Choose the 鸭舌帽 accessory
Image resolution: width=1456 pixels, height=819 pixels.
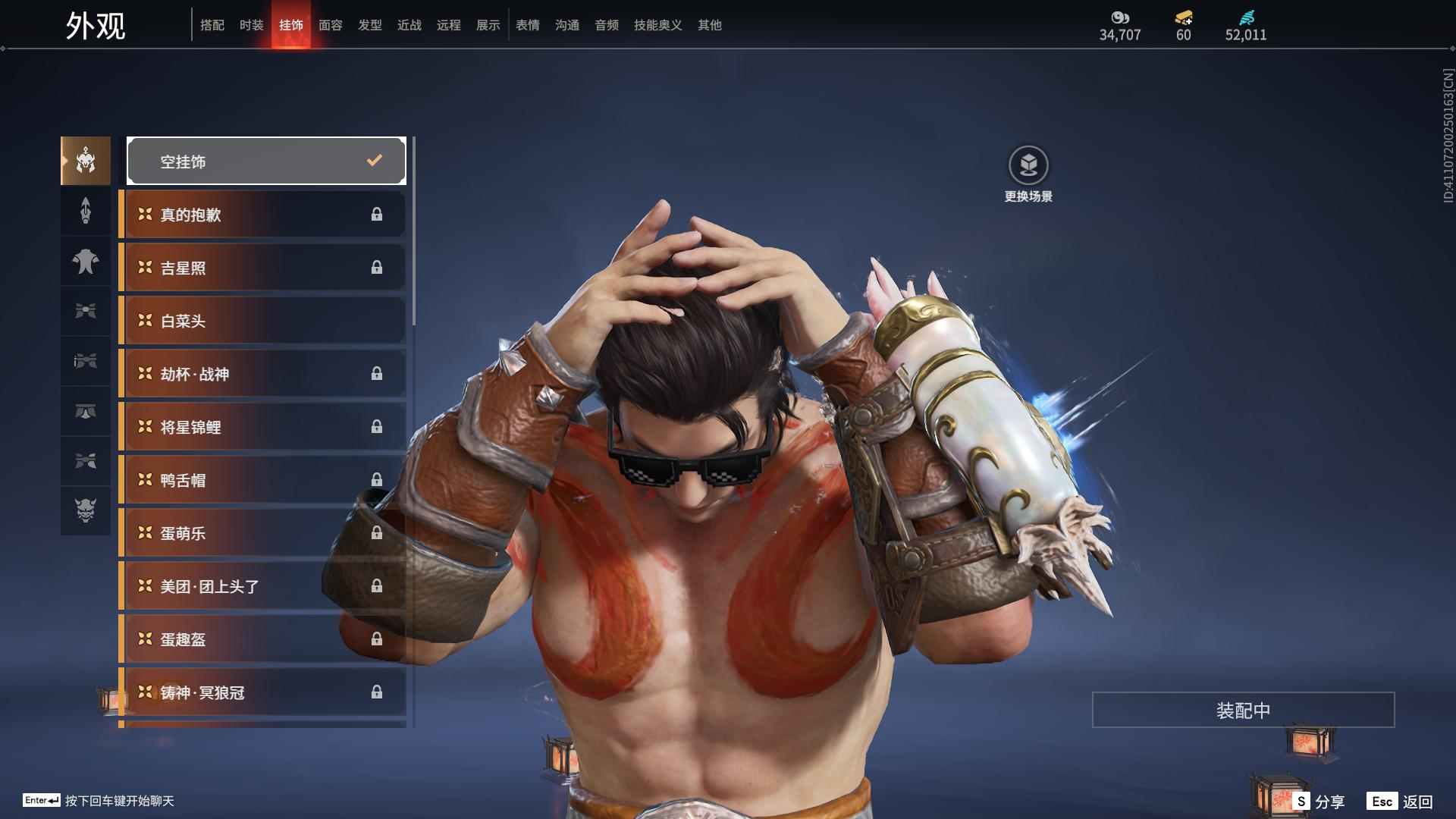tap(263, 480)
